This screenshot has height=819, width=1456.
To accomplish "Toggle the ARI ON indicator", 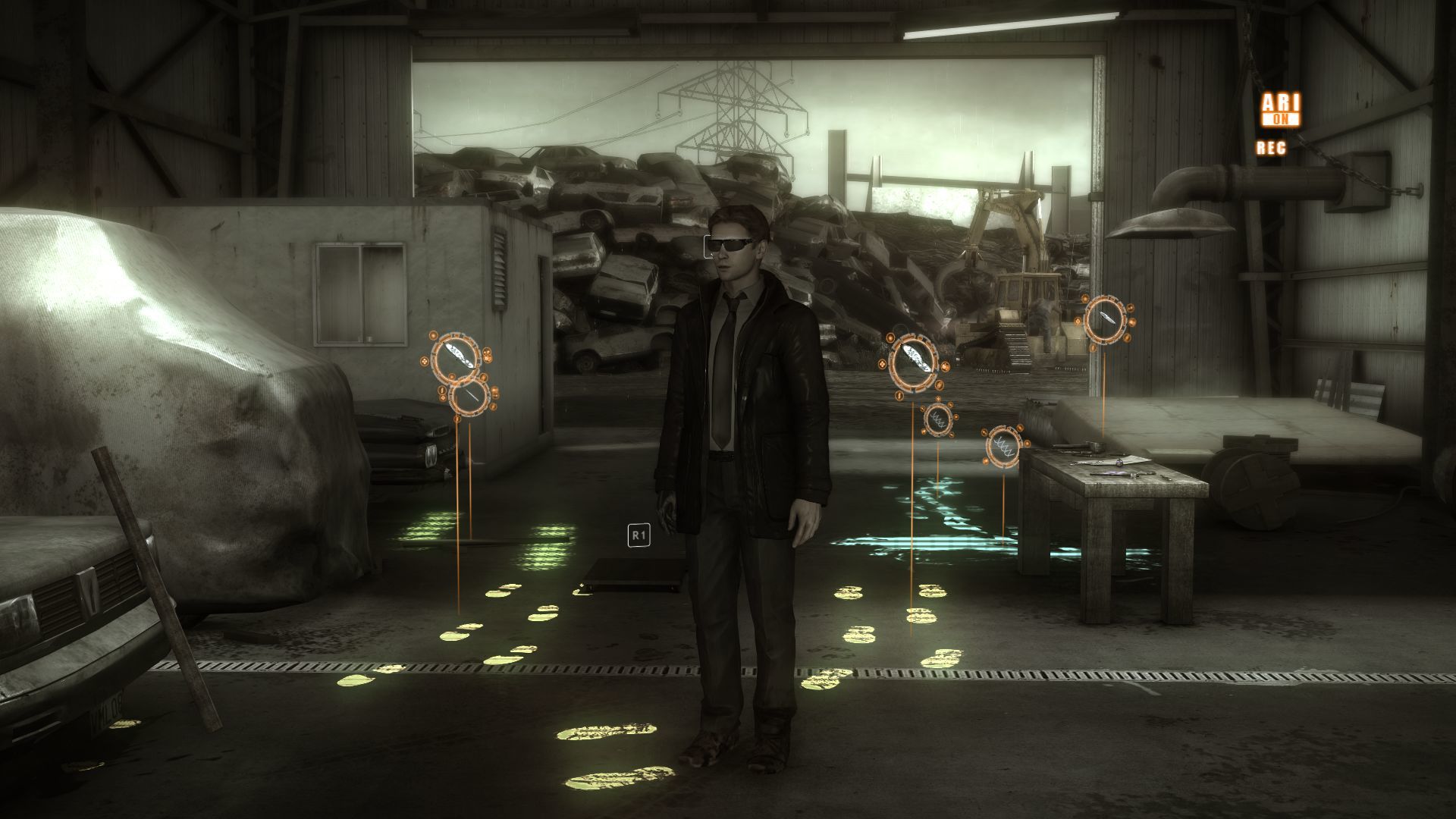I will (x=1280, y=110).
